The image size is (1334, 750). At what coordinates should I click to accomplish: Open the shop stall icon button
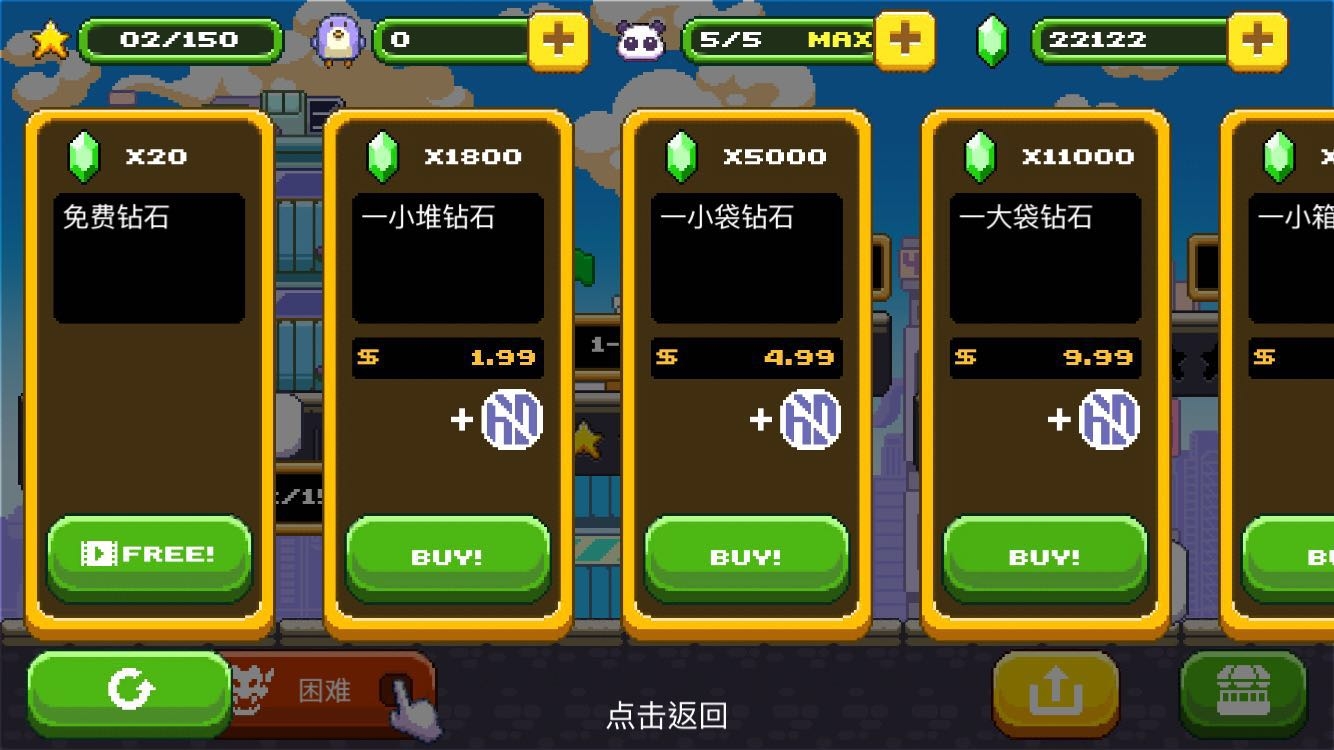tap(1243, 691)
